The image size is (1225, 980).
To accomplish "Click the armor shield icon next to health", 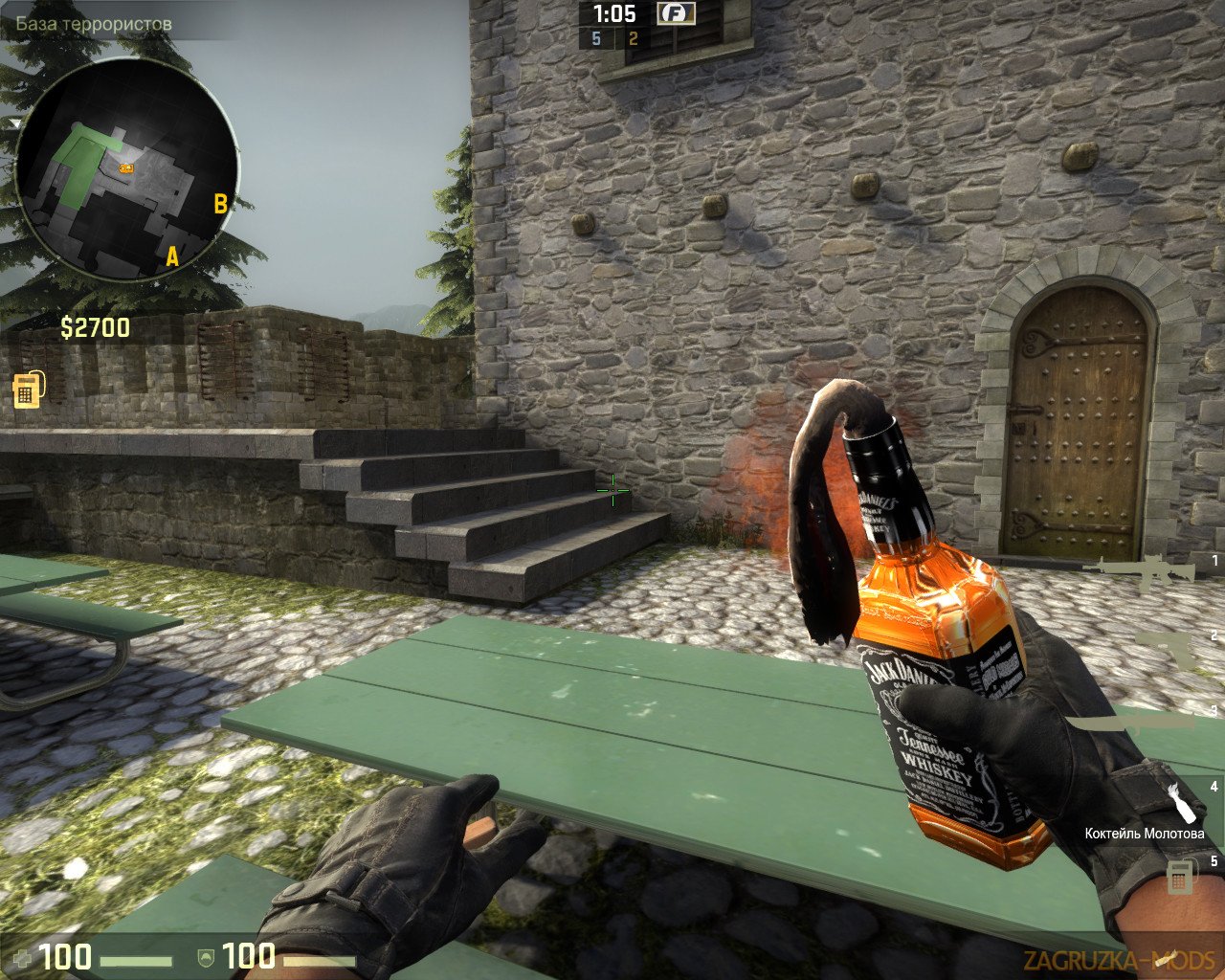I will pyautogui.click(x=207, y=958).
